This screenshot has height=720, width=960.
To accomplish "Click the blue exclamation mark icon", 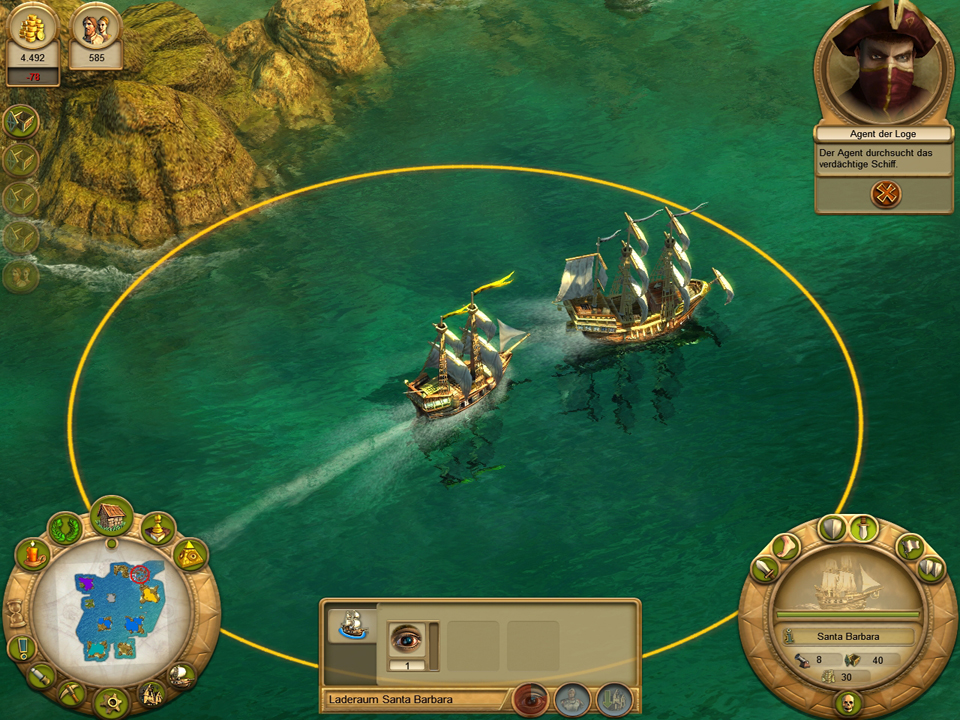I will coord(21,648).
